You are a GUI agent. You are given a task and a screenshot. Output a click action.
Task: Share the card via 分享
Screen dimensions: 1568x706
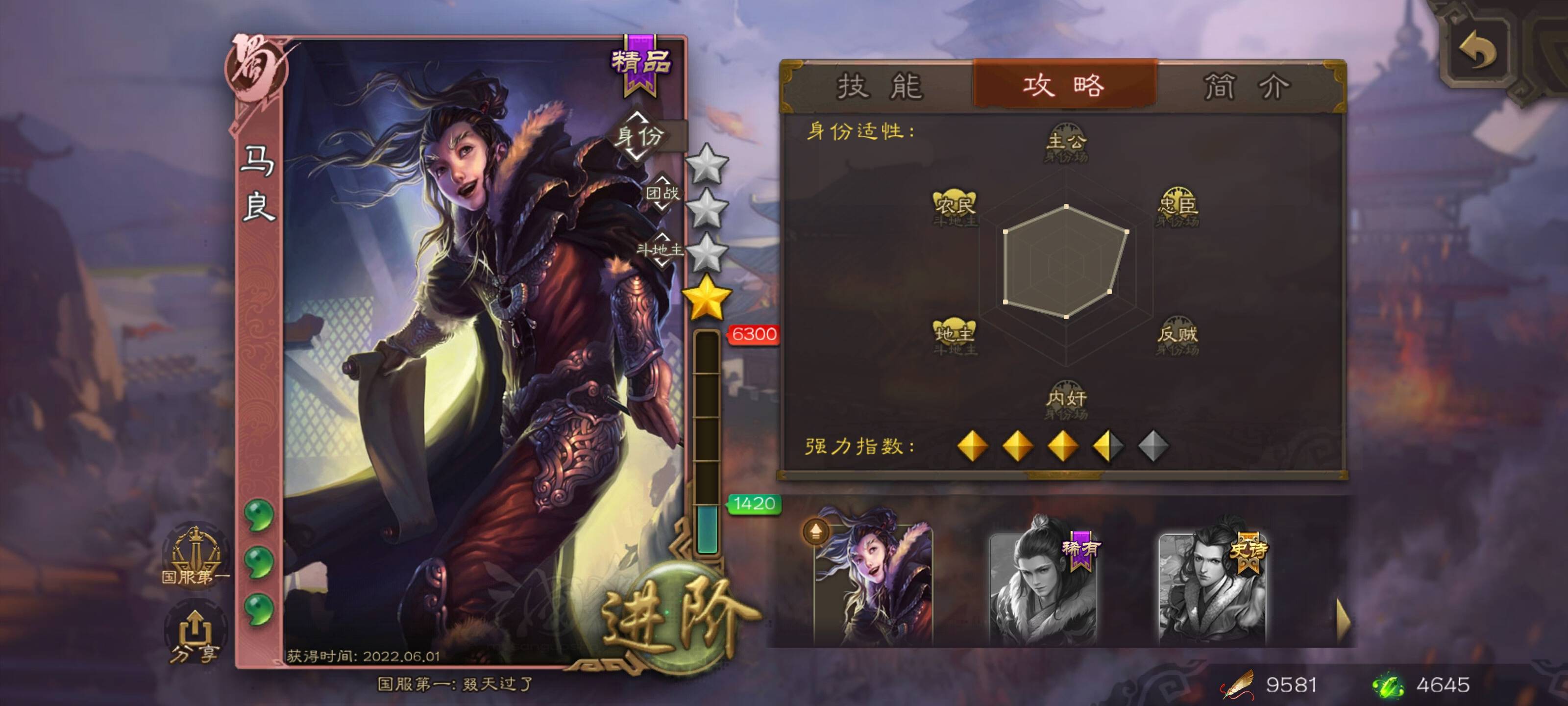coord(194,635)
